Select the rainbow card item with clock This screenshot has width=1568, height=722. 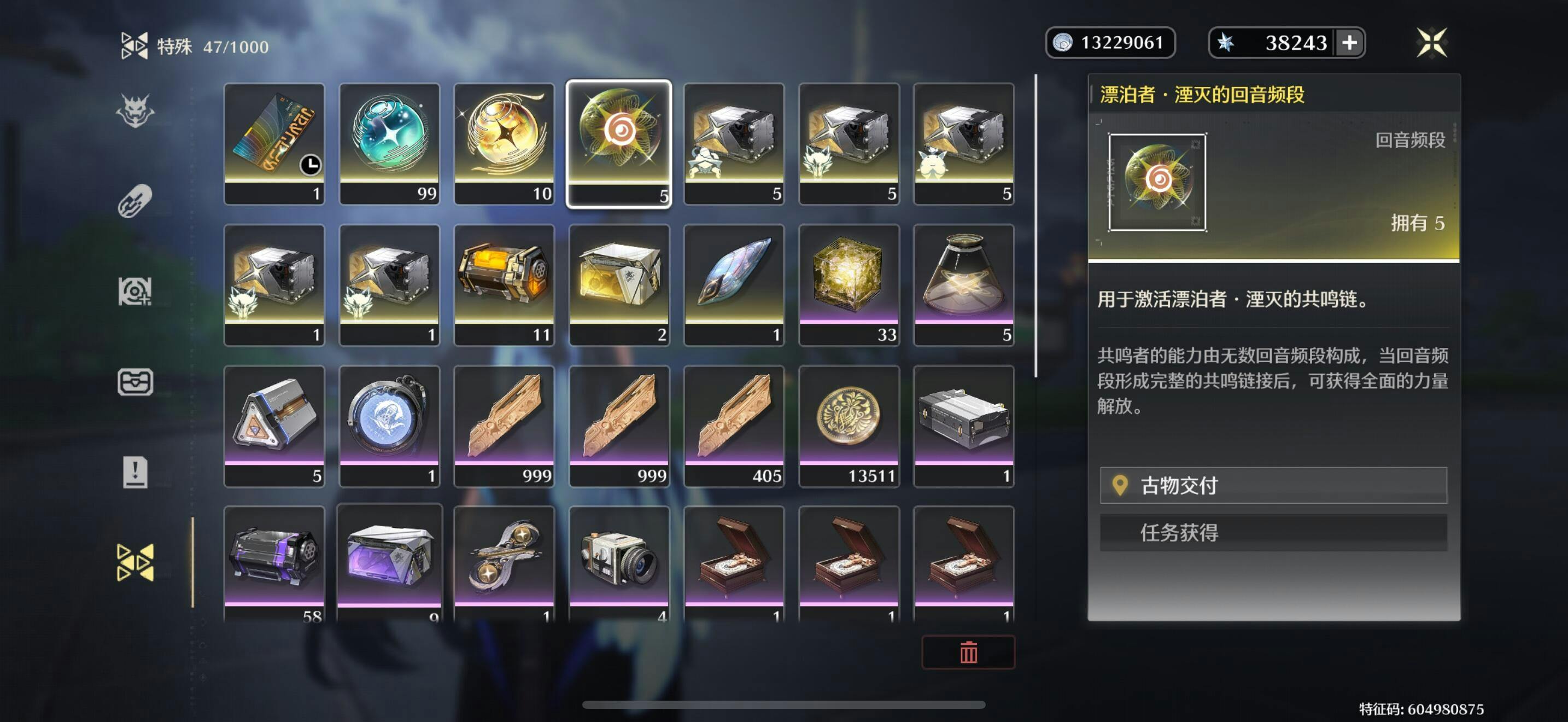[x=274, y=144]
